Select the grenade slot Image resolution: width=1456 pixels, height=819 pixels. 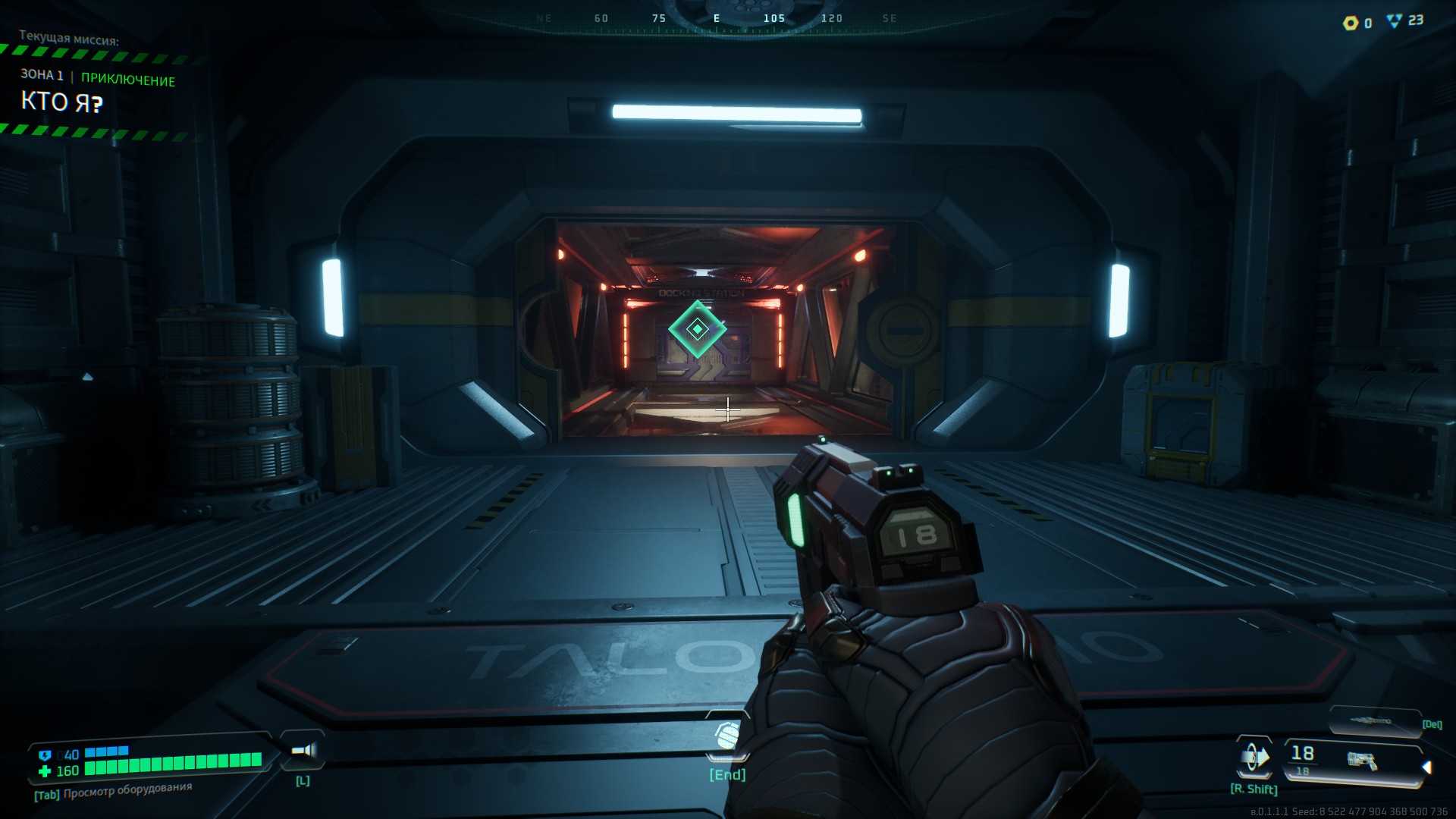tap(726, 736)
